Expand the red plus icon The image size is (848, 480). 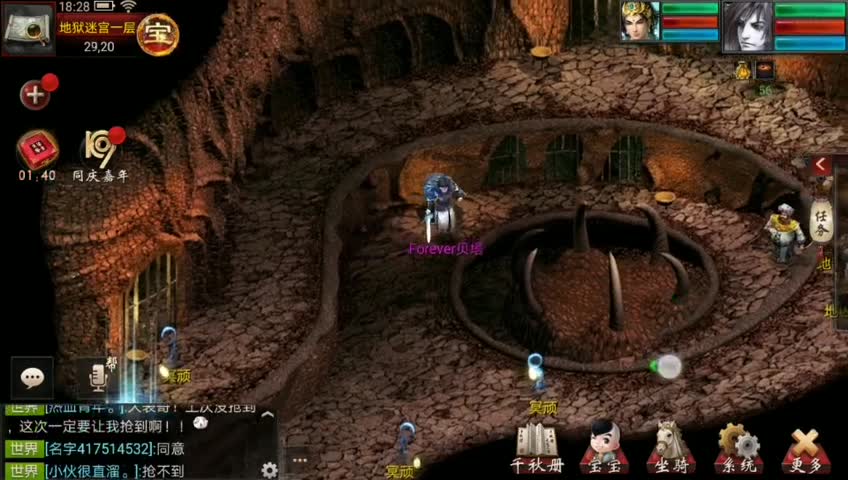pyautogui.click(x=36, y=95)
